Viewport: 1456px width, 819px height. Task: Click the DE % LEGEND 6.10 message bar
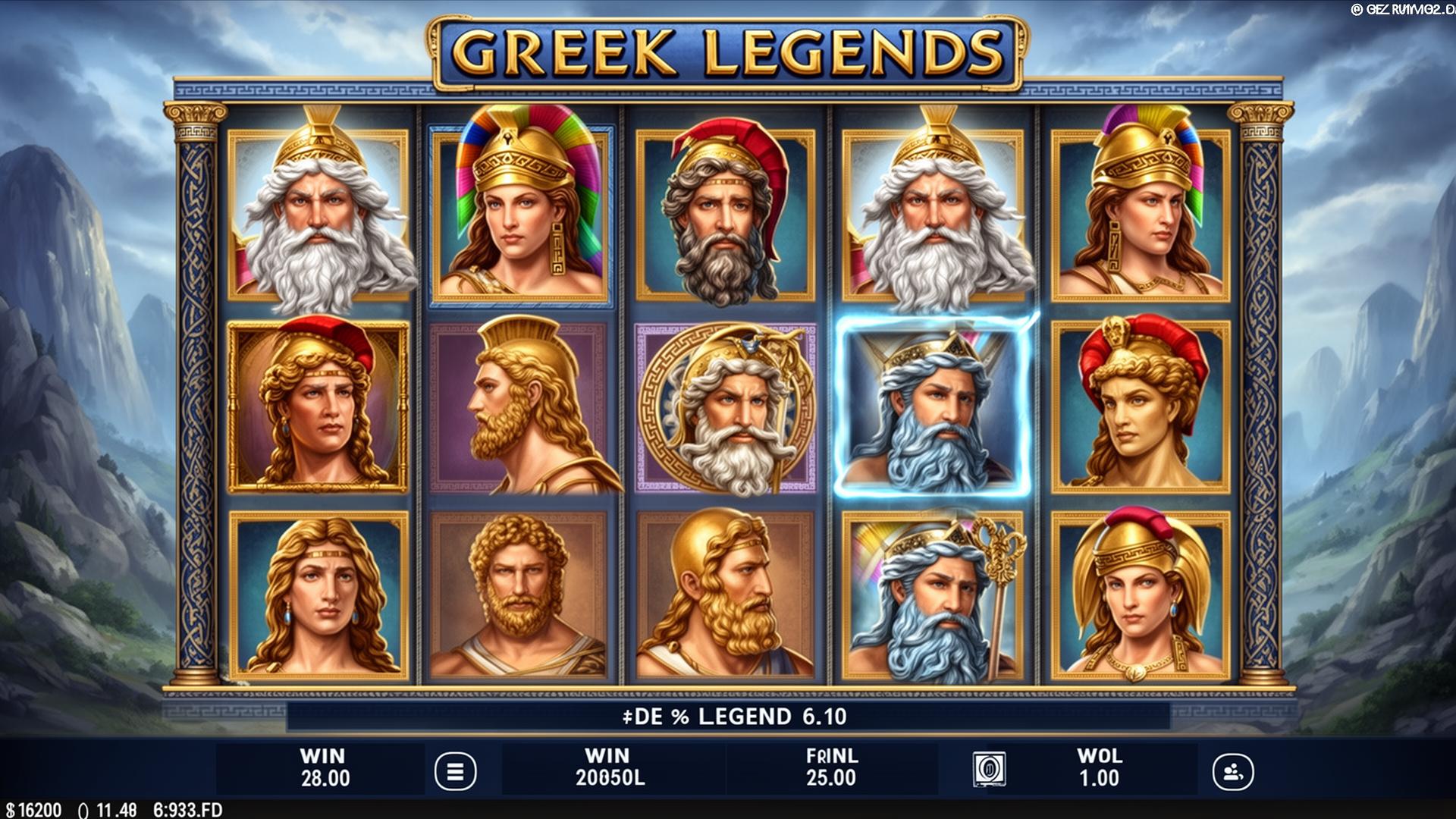point(728,717)
